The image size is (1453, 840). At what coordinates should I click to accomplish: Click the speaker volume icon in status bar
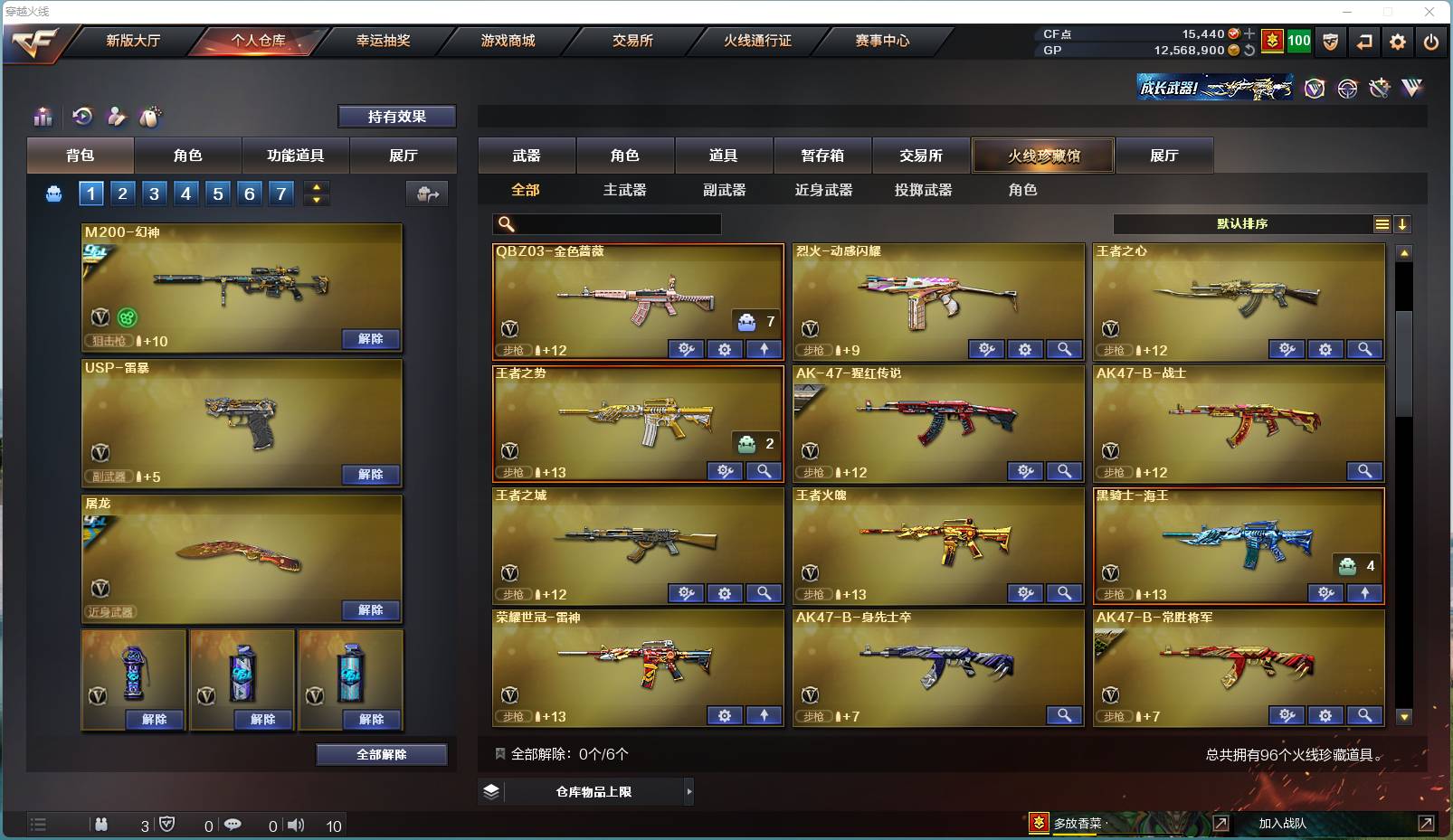(x=296, y=825)
